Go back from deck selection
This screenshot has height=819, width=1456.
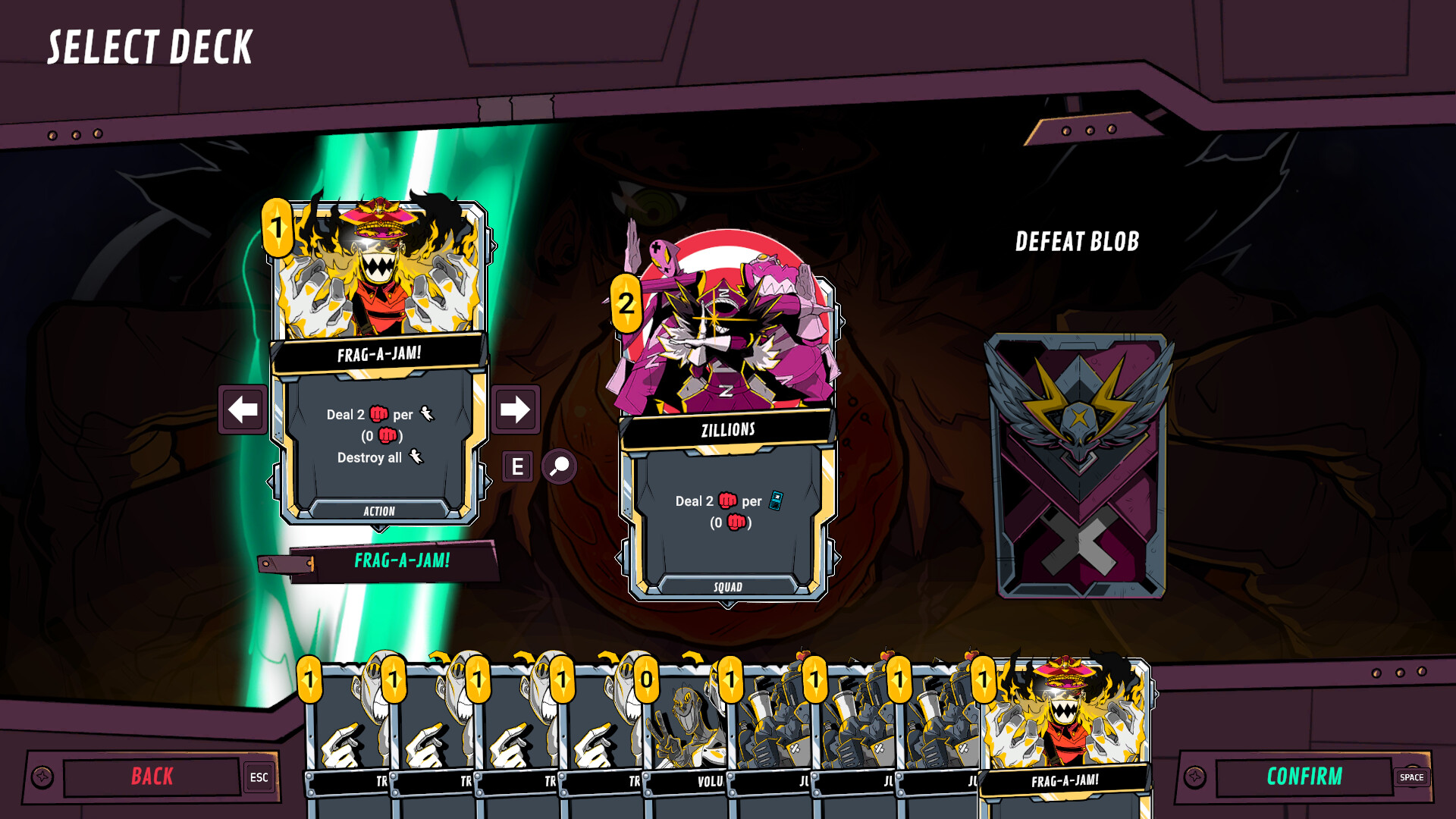(x=152, y=777)
